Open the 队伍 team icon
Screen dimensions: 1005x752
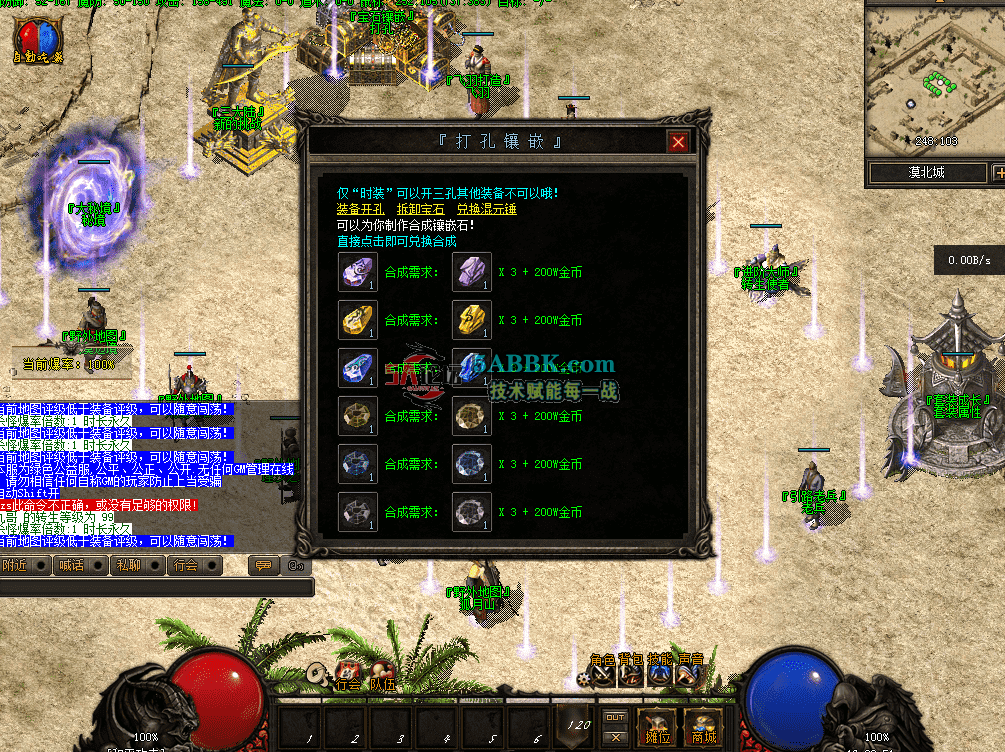tap(382, 673)
